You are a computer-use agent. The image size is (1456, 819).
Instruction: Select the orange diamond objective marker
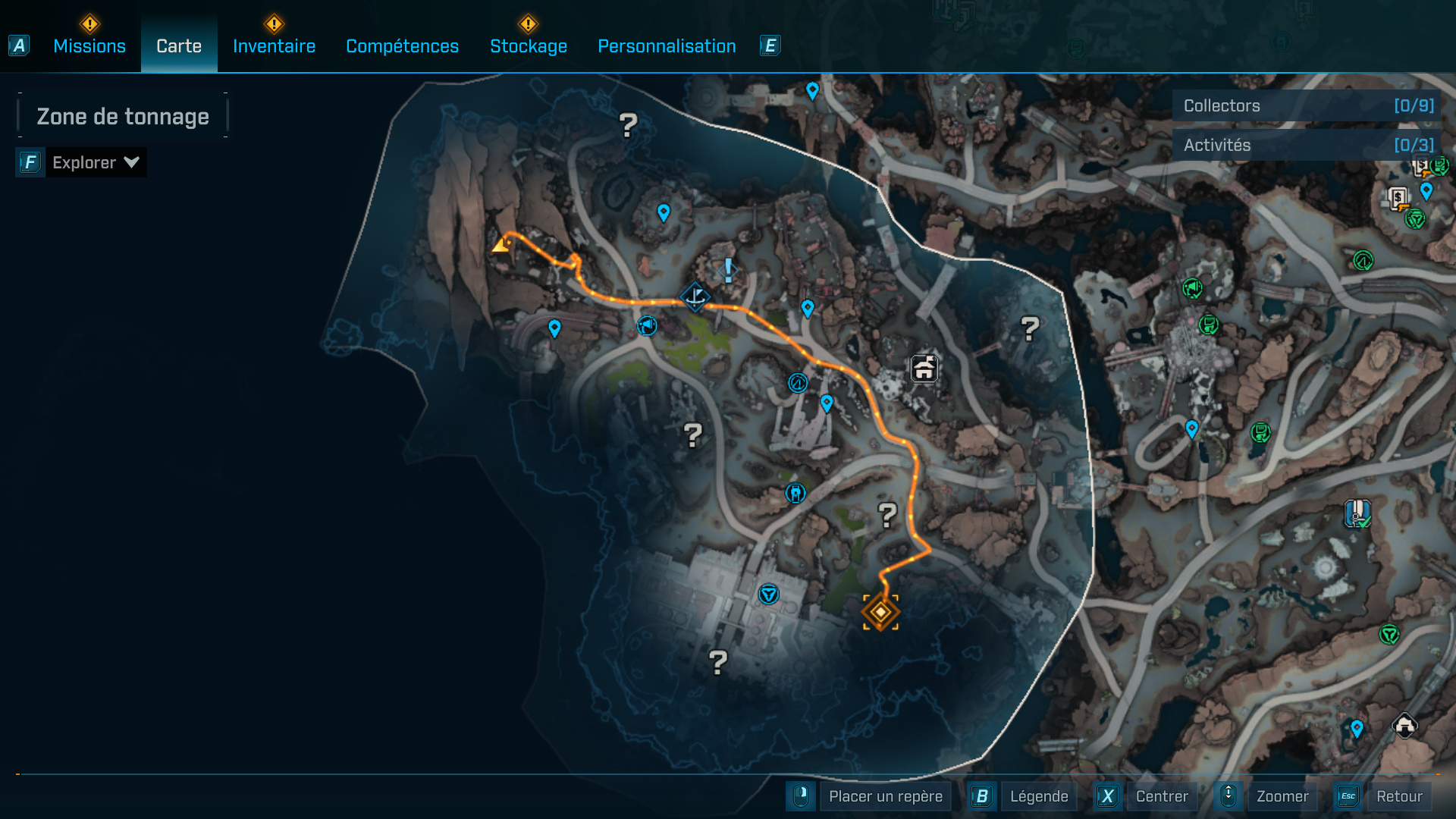coord(880,611)
